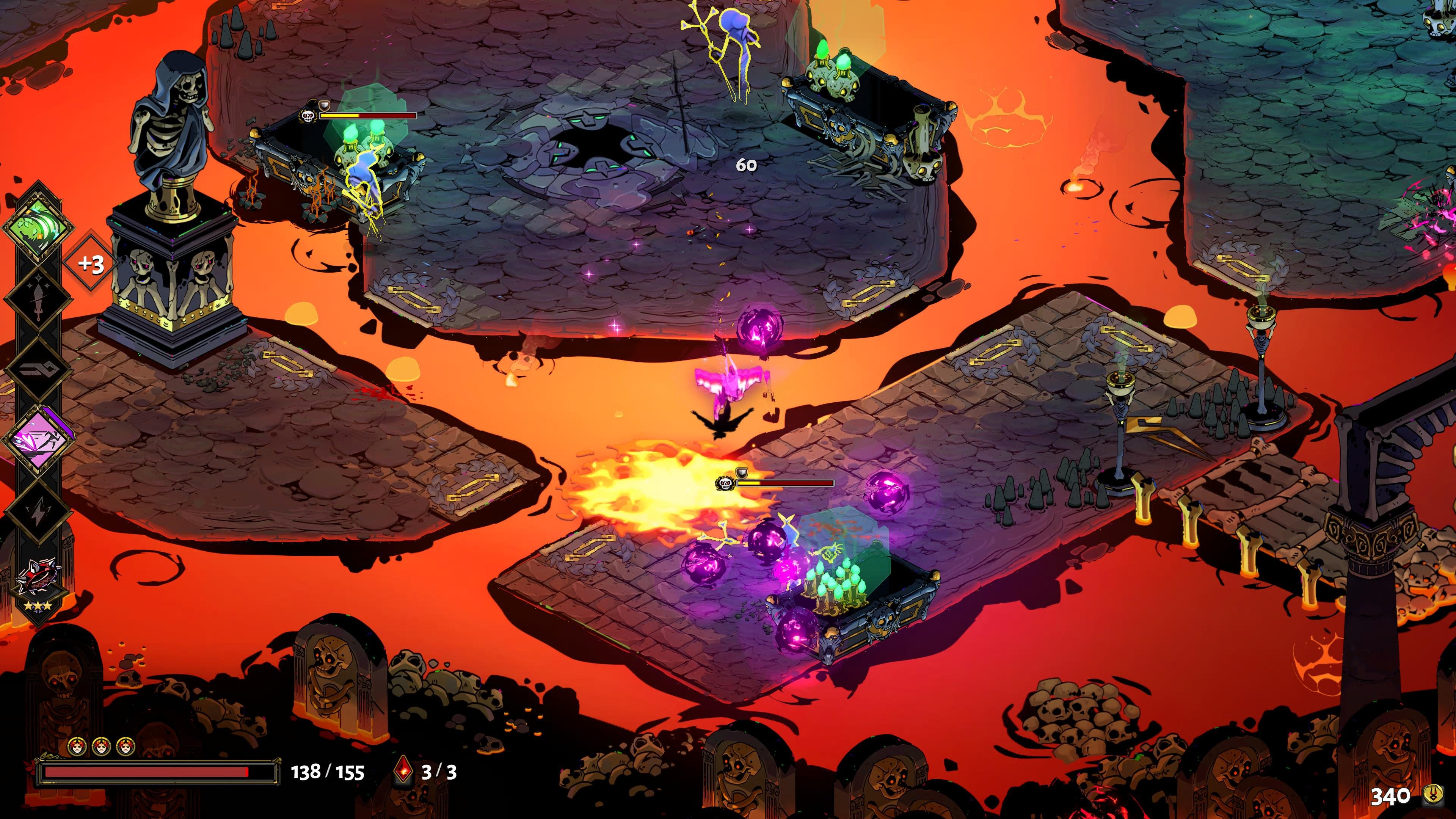1456x819 pixels.
Task: Click the red bloodstone cast icon
Action: 403,771
